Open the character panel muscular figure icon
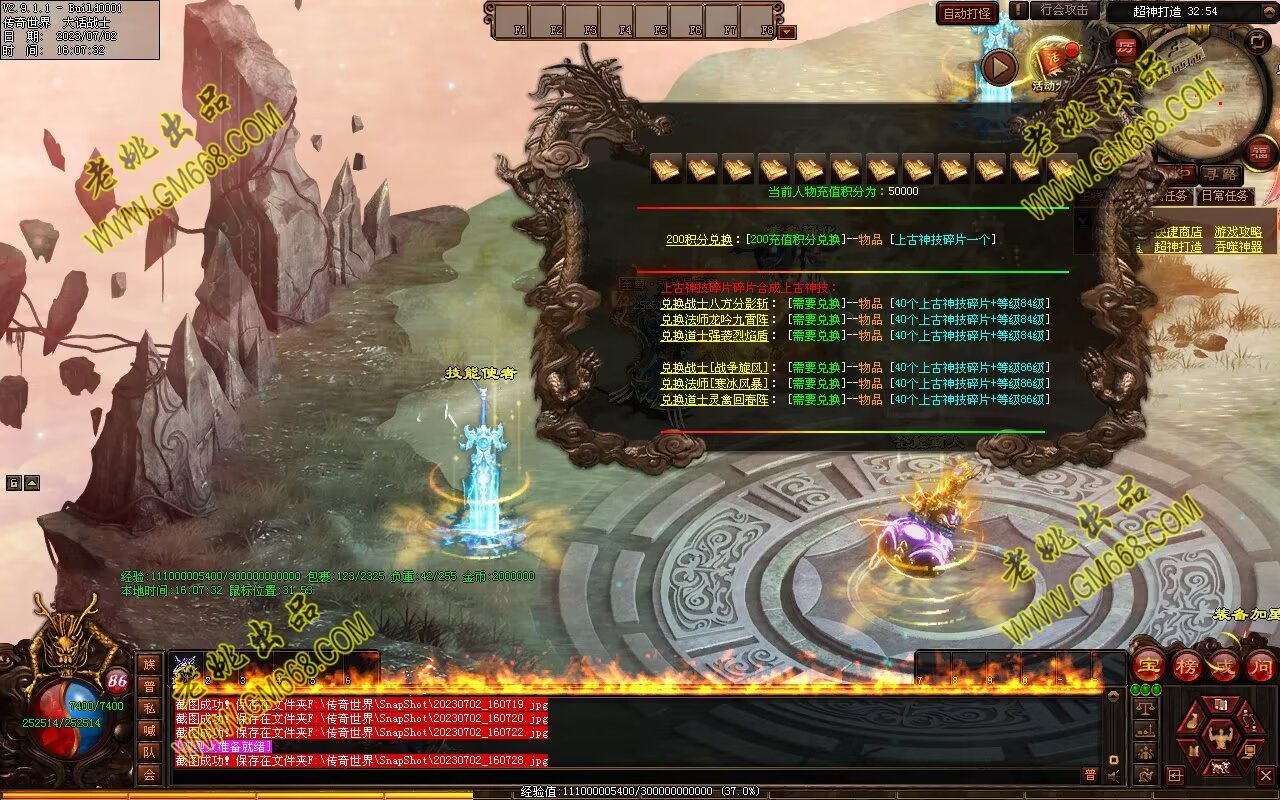 [x=1219, y=737]
